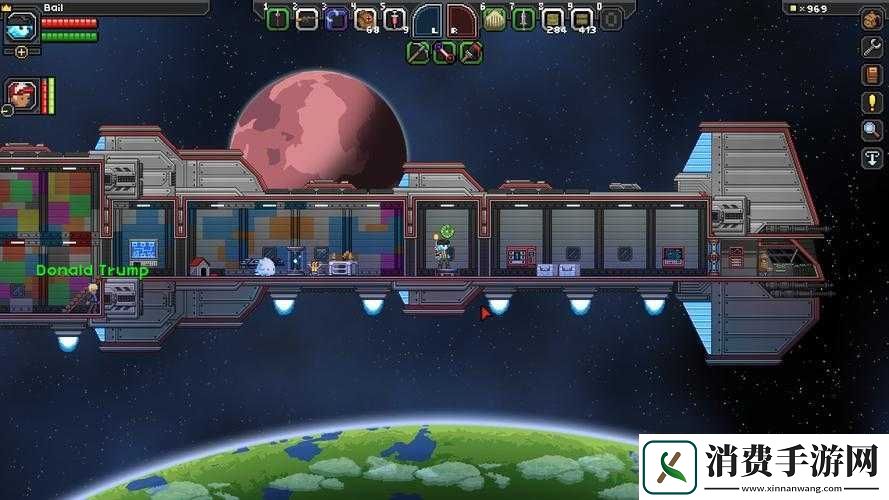Select hotbar slot 1 item

click(278, 19)
